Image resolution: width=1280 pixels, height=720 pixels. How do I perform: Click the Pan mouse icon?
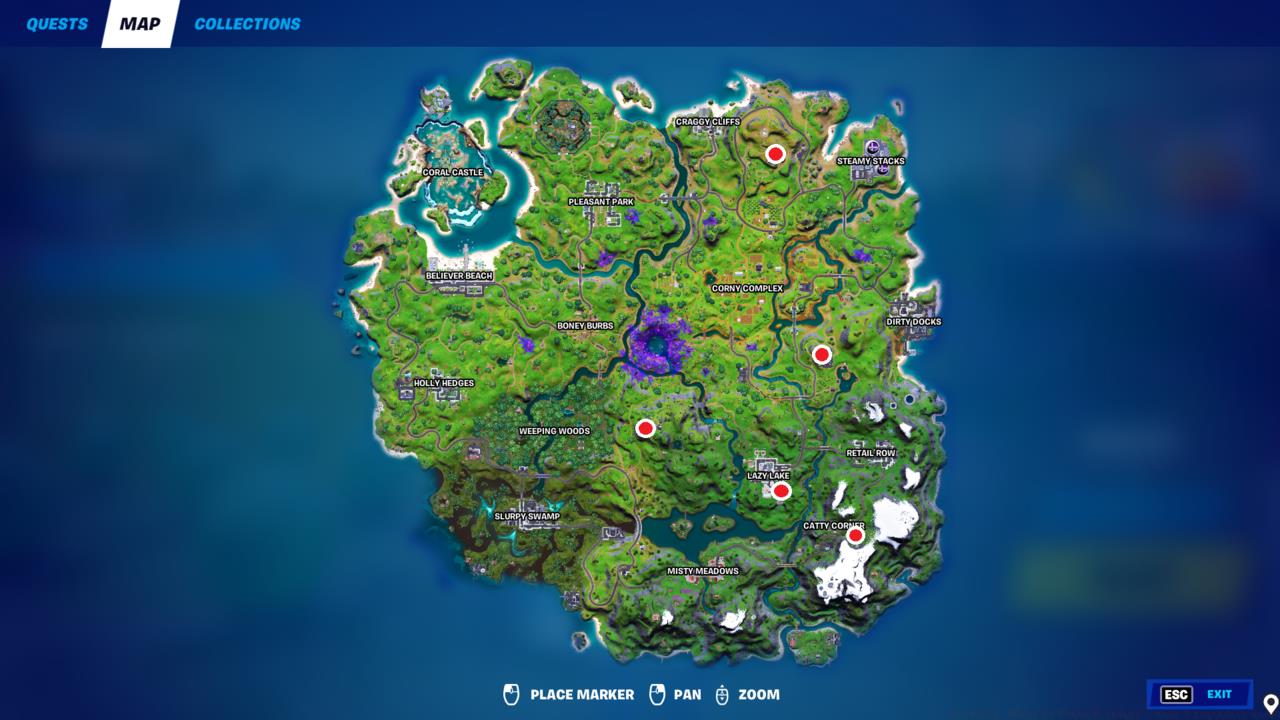click(x=658, y=693)
